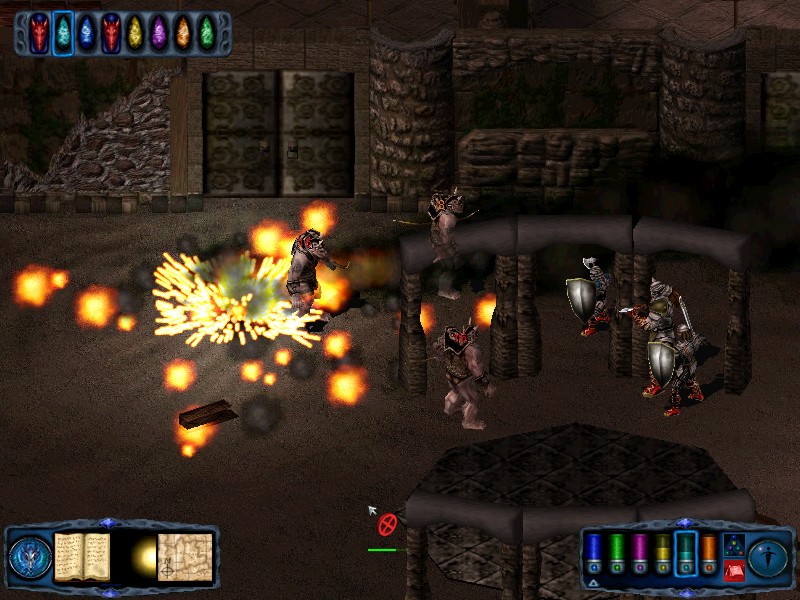Choose the blue gem in the top bar
The height and width of the screenshot is (600, 800).
pos(87,33)
